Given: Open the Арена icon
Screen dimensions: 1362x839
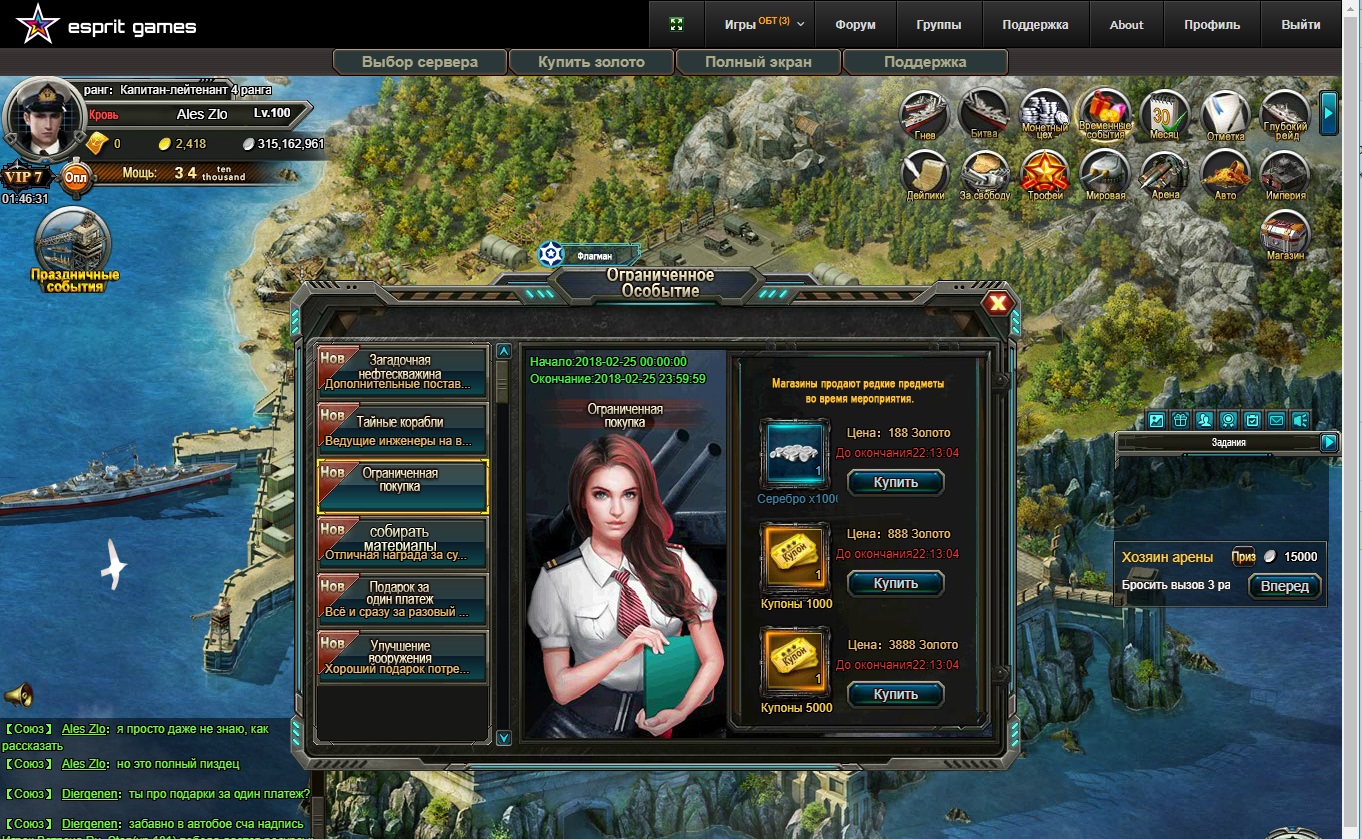Looking at the screenshot, I should (1165, 175).
